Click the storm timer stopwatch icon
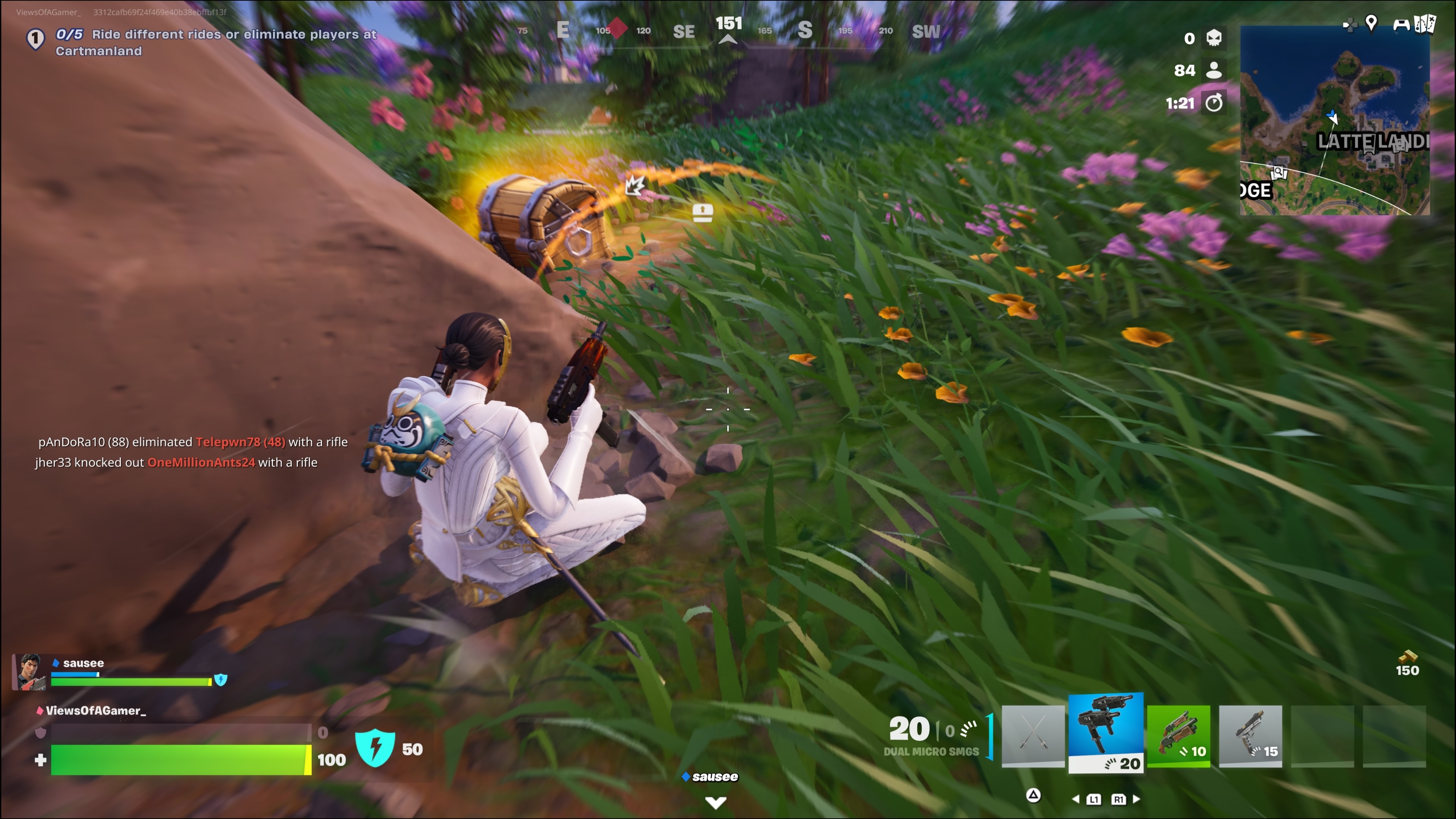The width and height of the screenshot is (1456, 819). [1213, 103]
